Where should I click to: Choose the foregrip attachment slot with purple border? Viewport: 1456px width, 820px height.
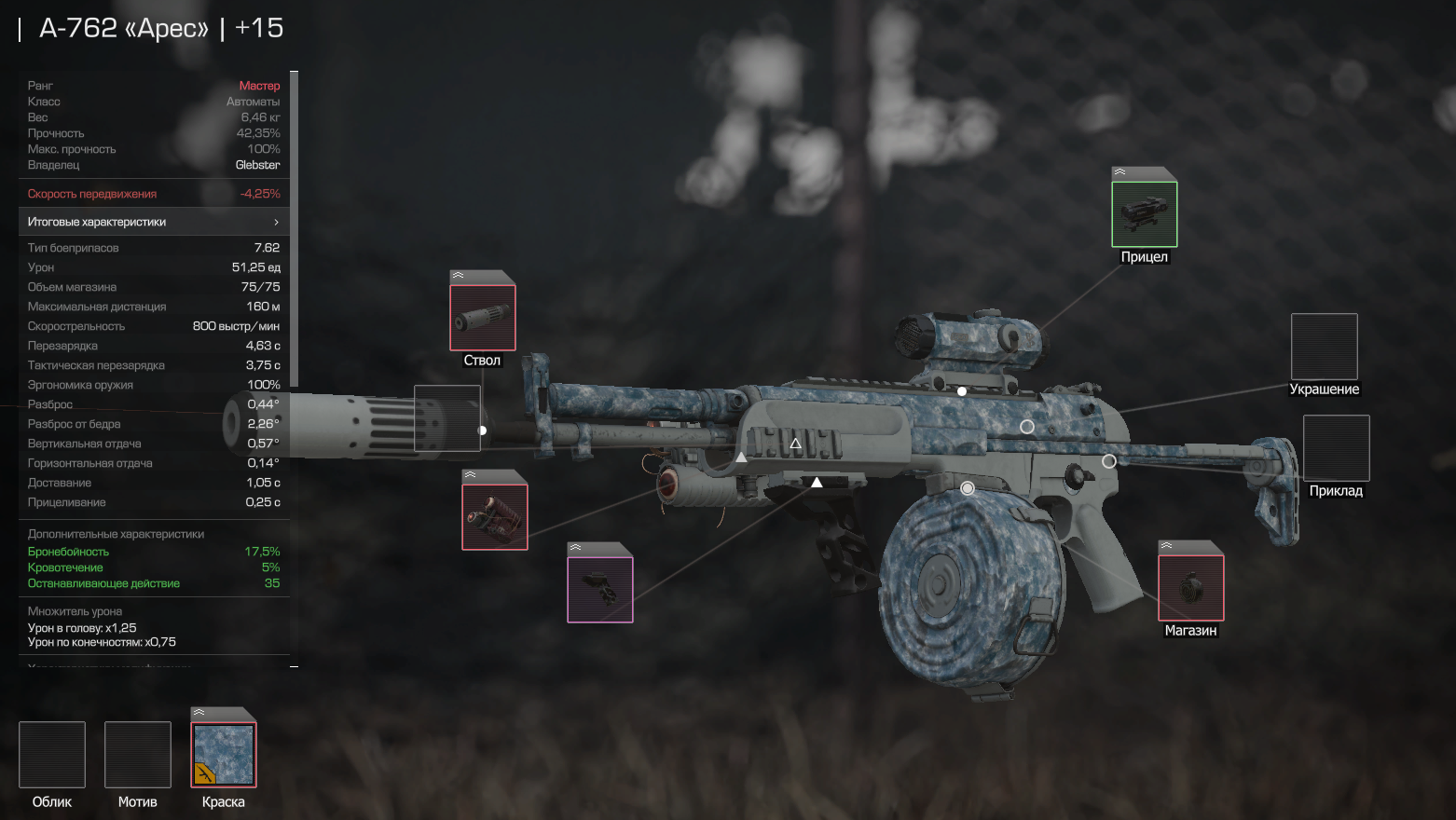point(600,590)
